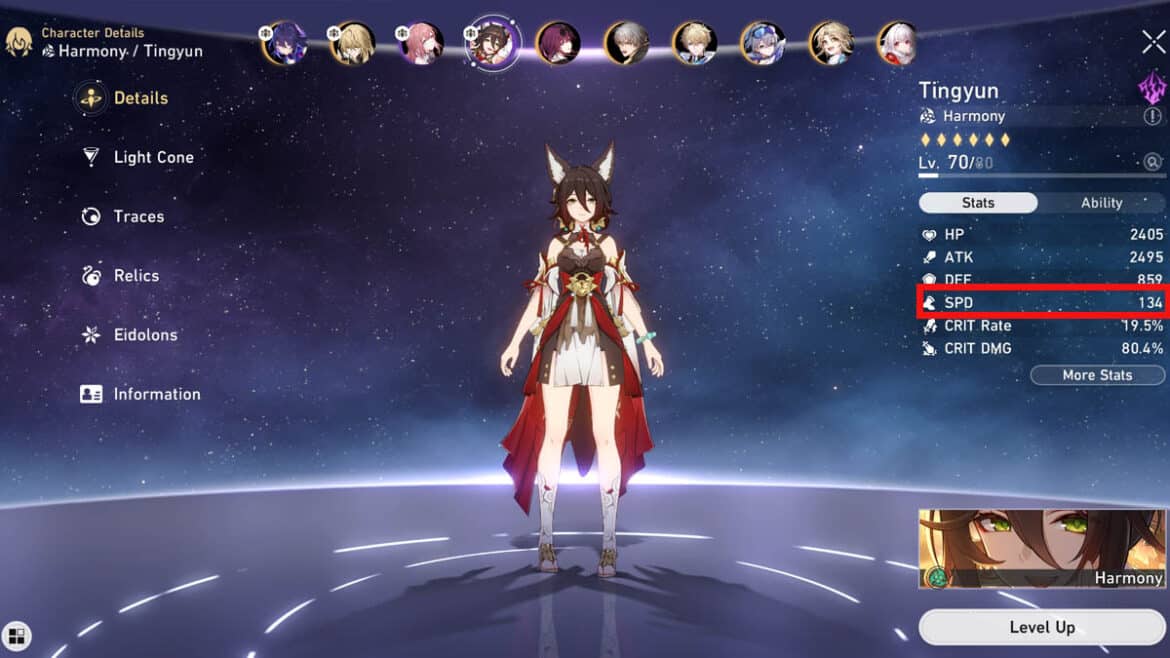Click the four-square grid icon
The width and height of the screenshot is (1170, 658).
17,635
